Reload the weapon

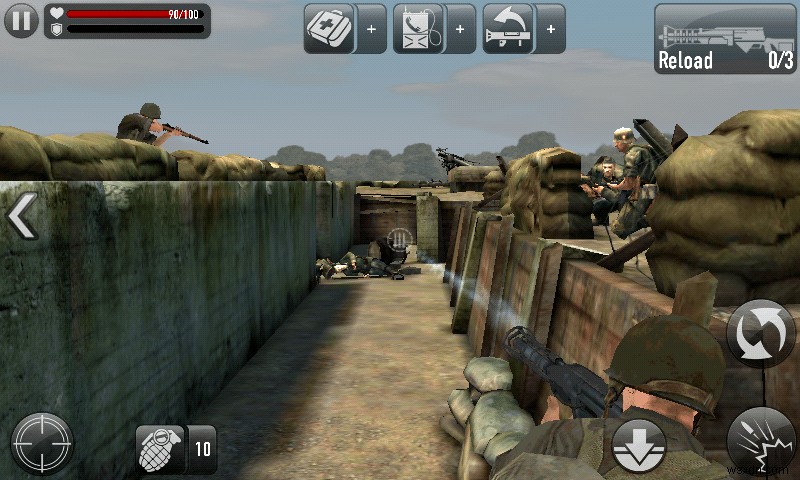point(725,39)
